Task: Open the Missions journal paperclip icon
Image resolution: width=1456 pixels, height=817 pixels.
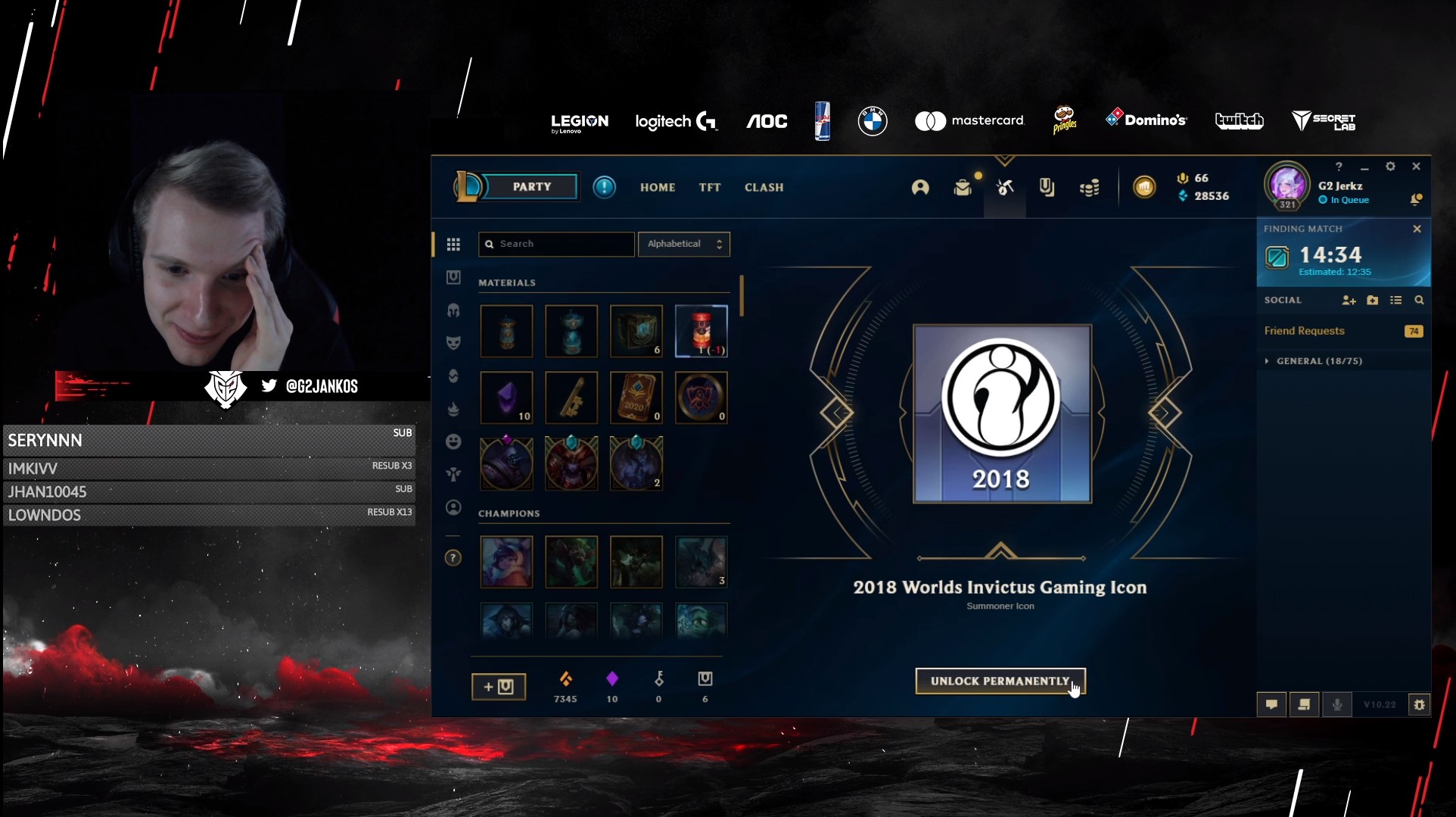Action: pyautogui.click(x=1047, y=188)
